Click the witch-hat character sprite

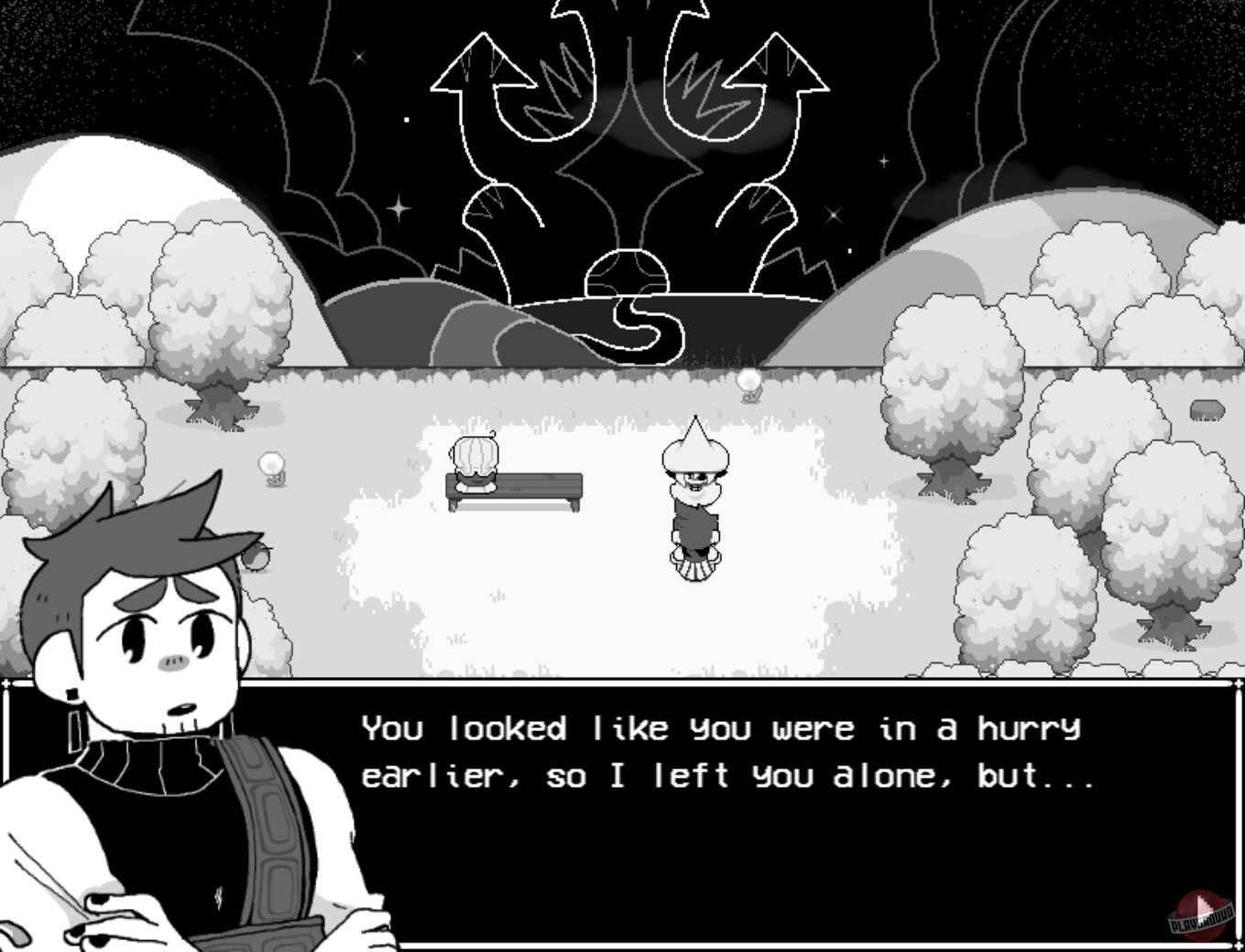point(694,499)
